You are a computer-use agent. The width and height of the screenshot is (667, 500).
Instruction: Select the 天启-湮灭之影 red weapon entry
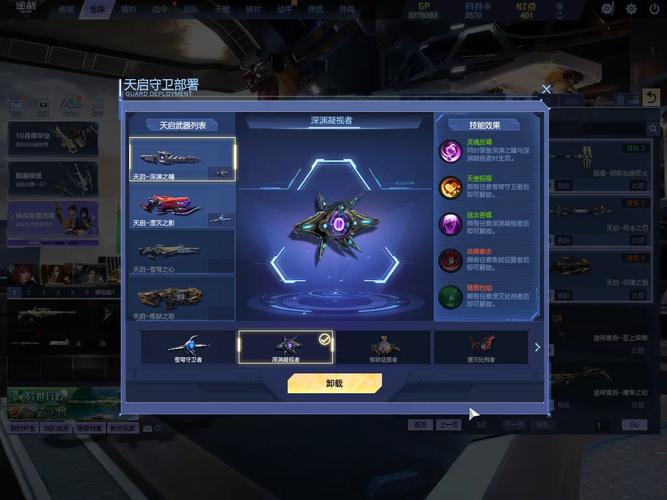(x=182, y=206)
